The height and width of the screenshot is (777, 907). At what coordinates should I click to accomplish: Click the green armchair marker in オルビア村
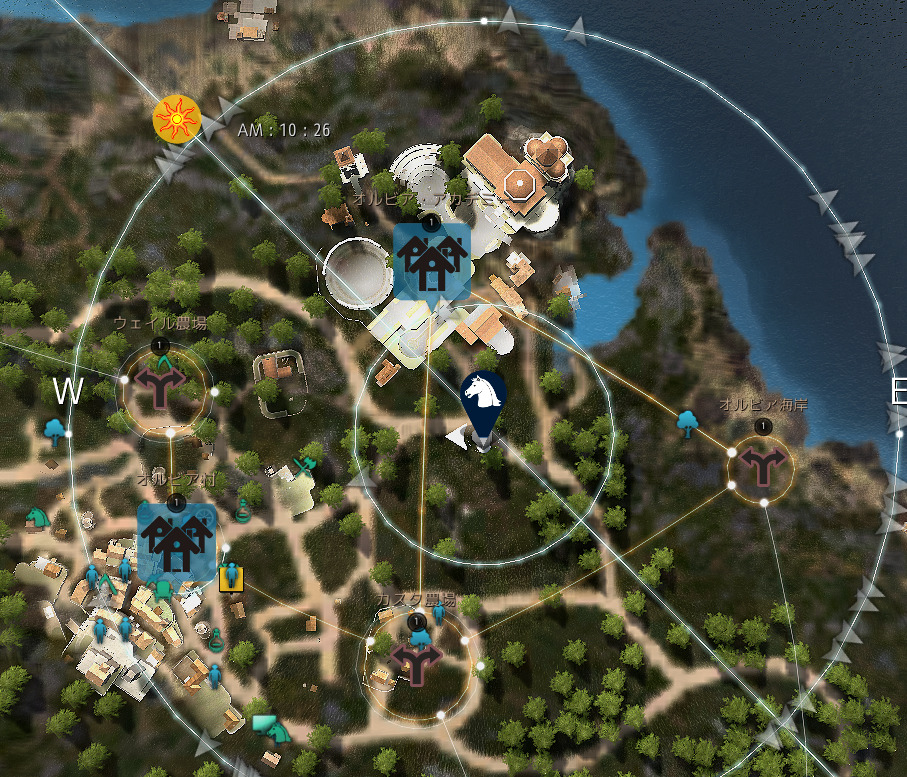coord(164,588)
